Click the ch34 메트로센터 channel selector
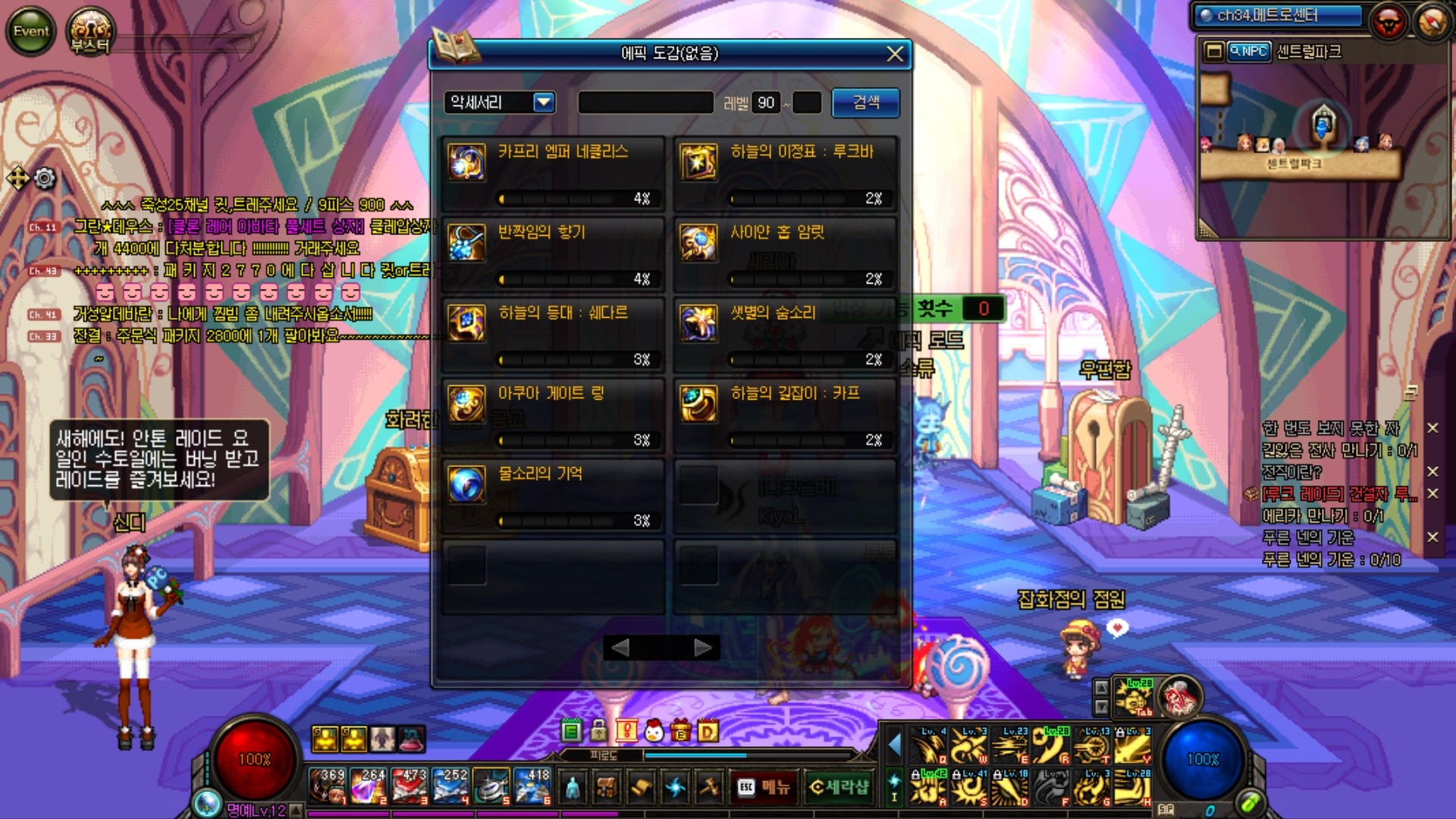This screenshot has height=819, width=1456. tap(1278, 16)
